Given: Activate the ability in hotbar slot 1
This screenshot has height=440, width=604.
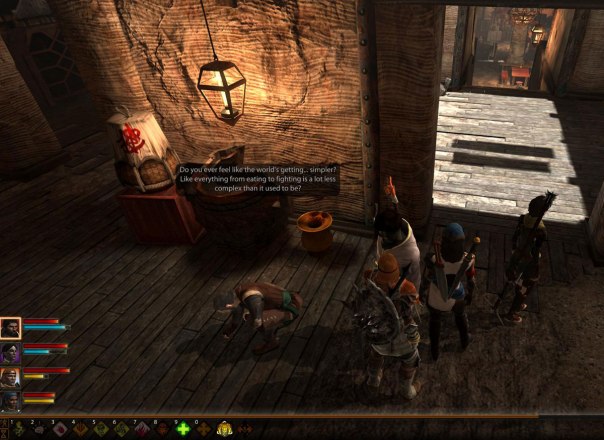Looking at the screenshot, I should (16, 430).
